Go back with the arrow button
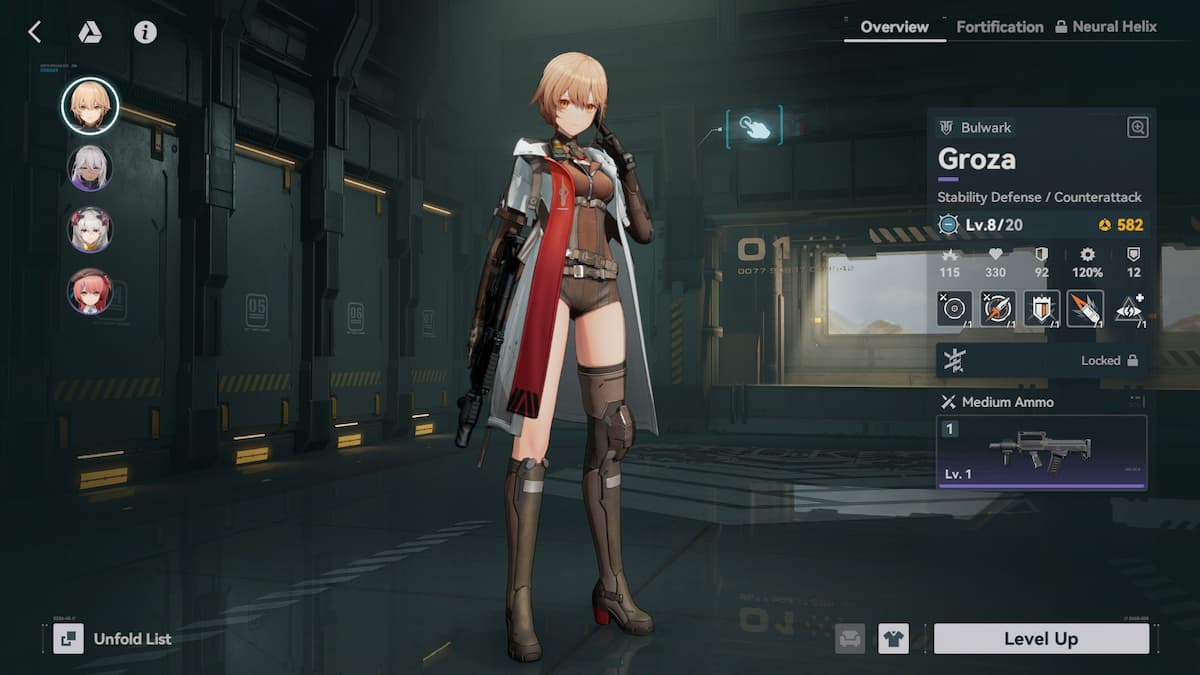Viewport: 1200px width, 675px height. click(34, 32)
